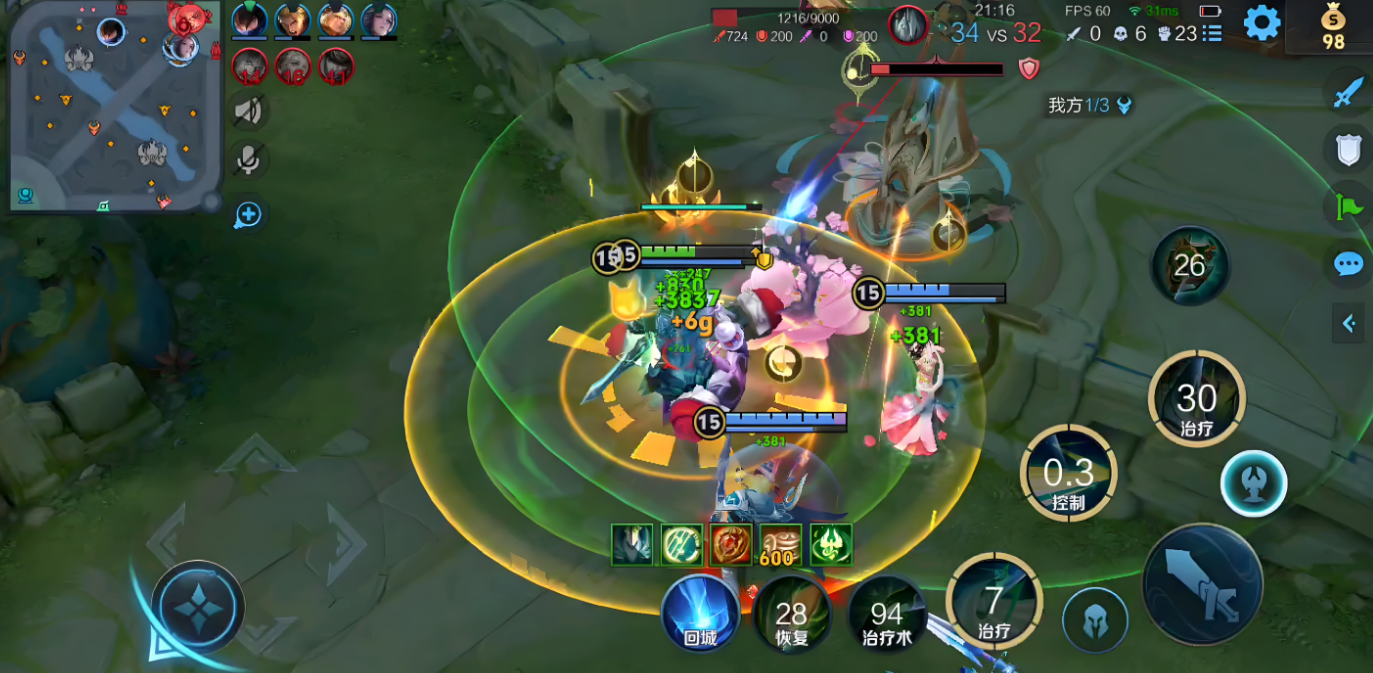Screen dimensions: 1373x673
Task: Send the green flag gather signal
Action: tap(1348, 207)
